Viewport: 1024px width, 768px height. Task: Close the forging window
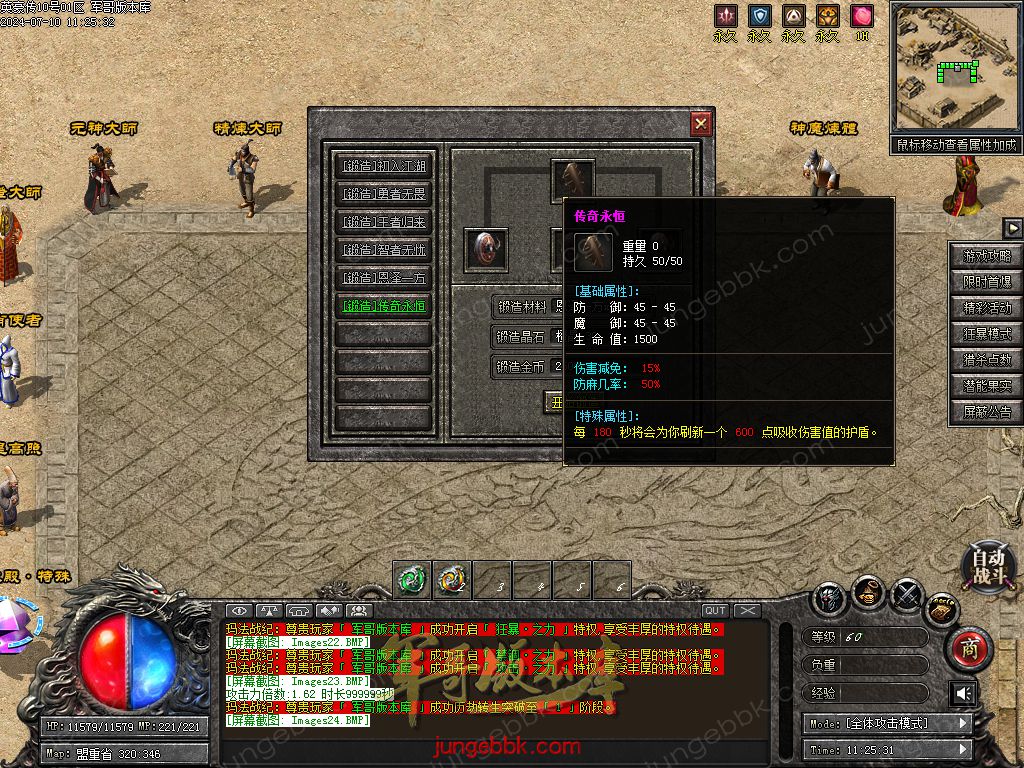pos(701,123)
